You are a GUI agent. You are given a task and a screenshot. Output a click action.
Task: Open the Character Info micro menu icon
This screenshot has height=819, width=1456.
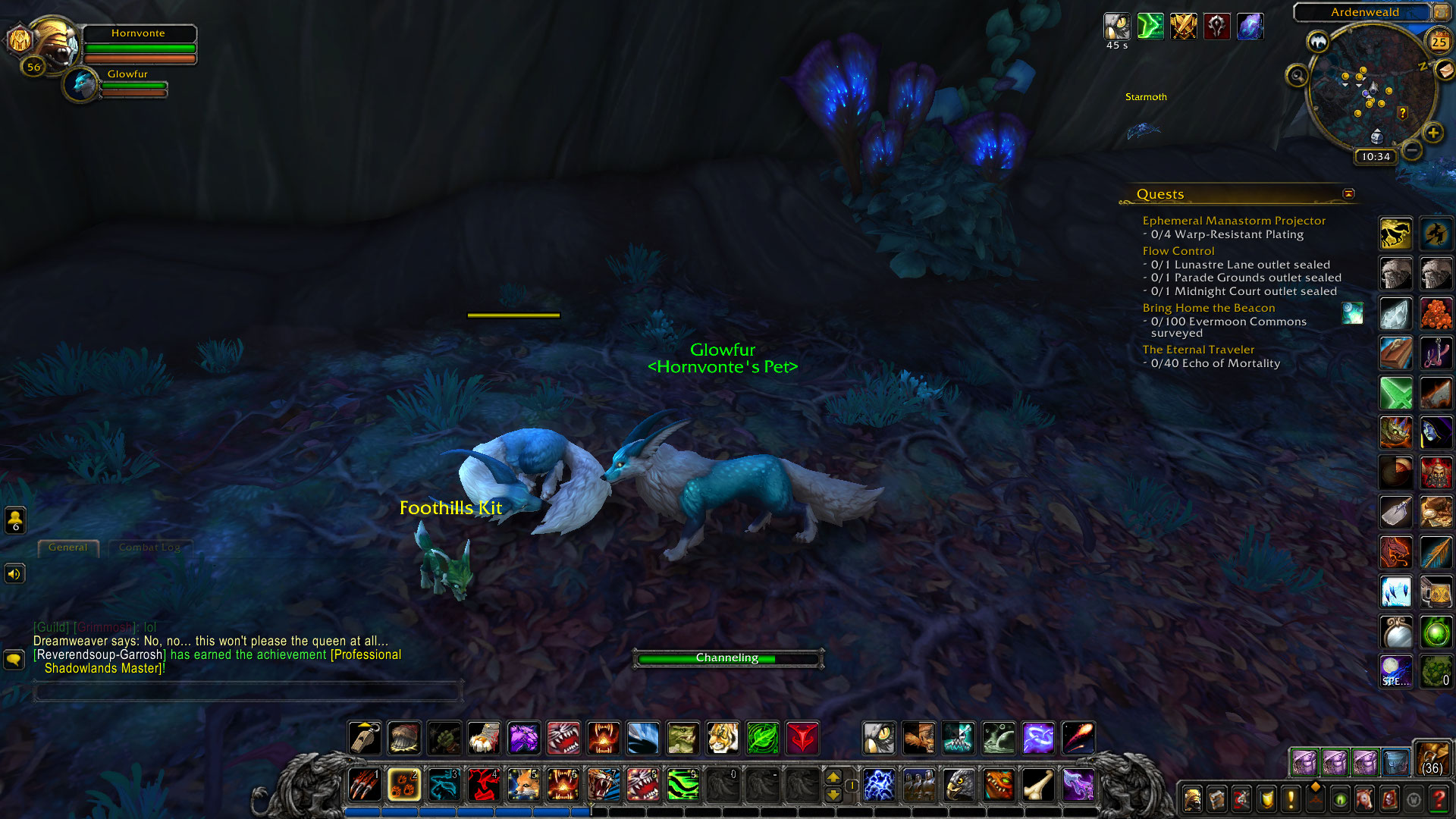pyautogui.click(x=1192, y=799)
